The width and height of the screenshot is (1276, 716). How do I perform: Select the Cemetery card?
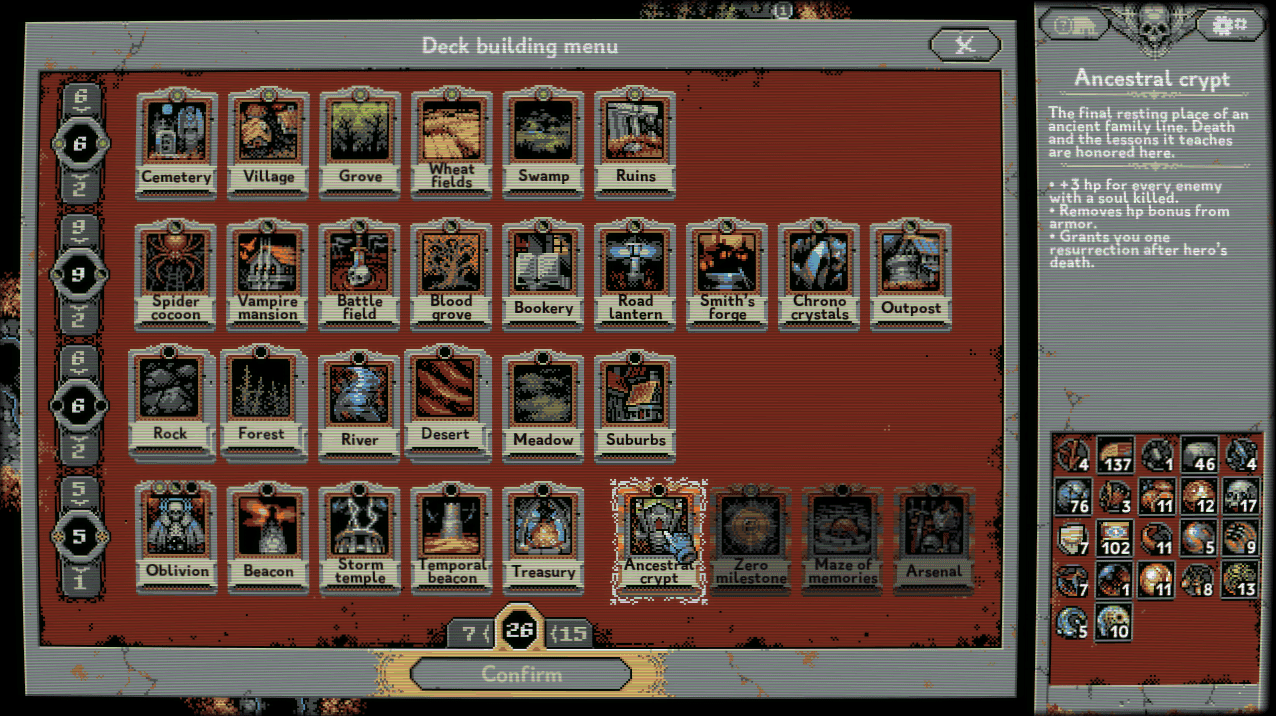pos(176,142)
